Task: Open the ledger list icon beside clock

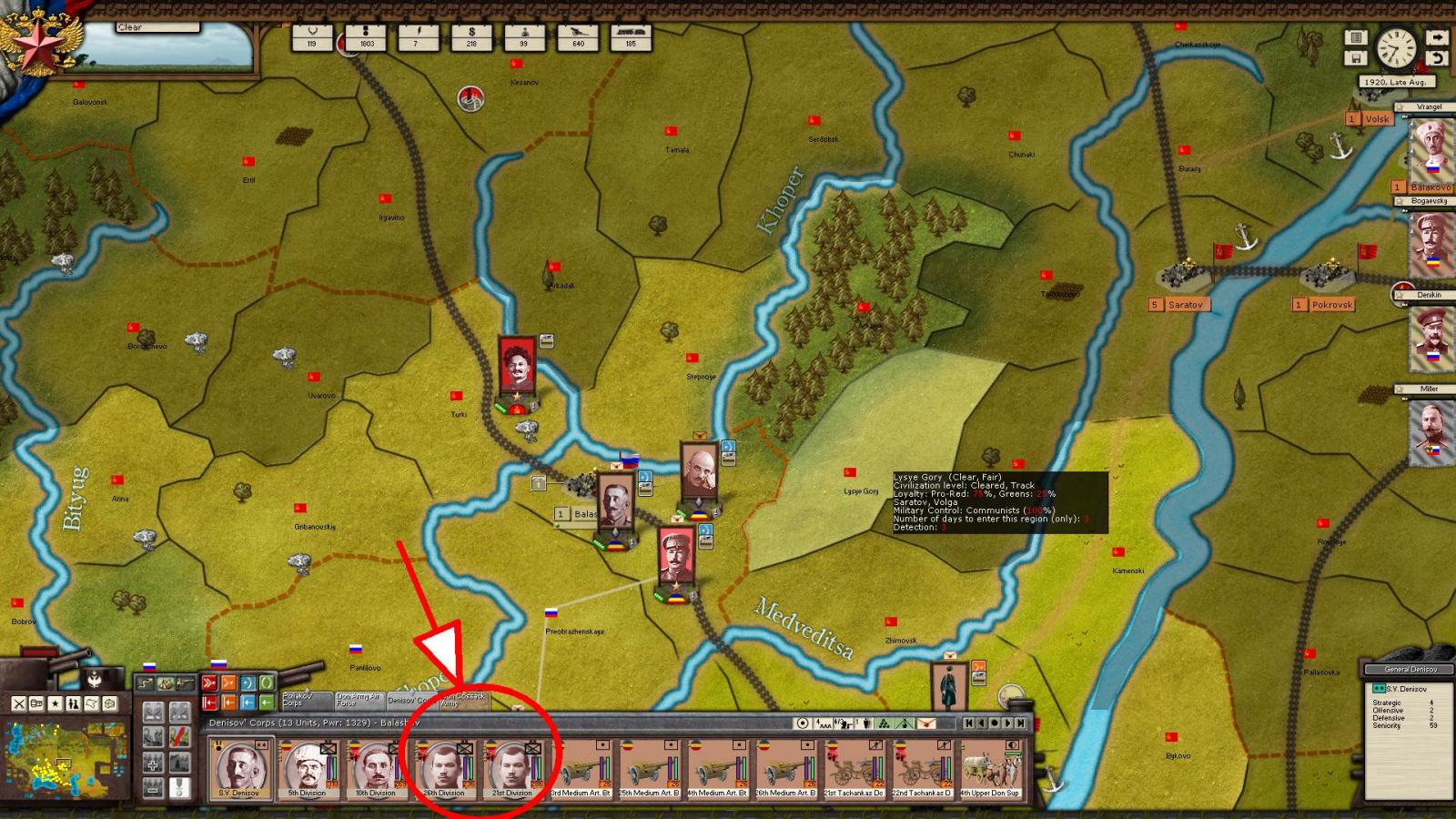Action: 1356,37
